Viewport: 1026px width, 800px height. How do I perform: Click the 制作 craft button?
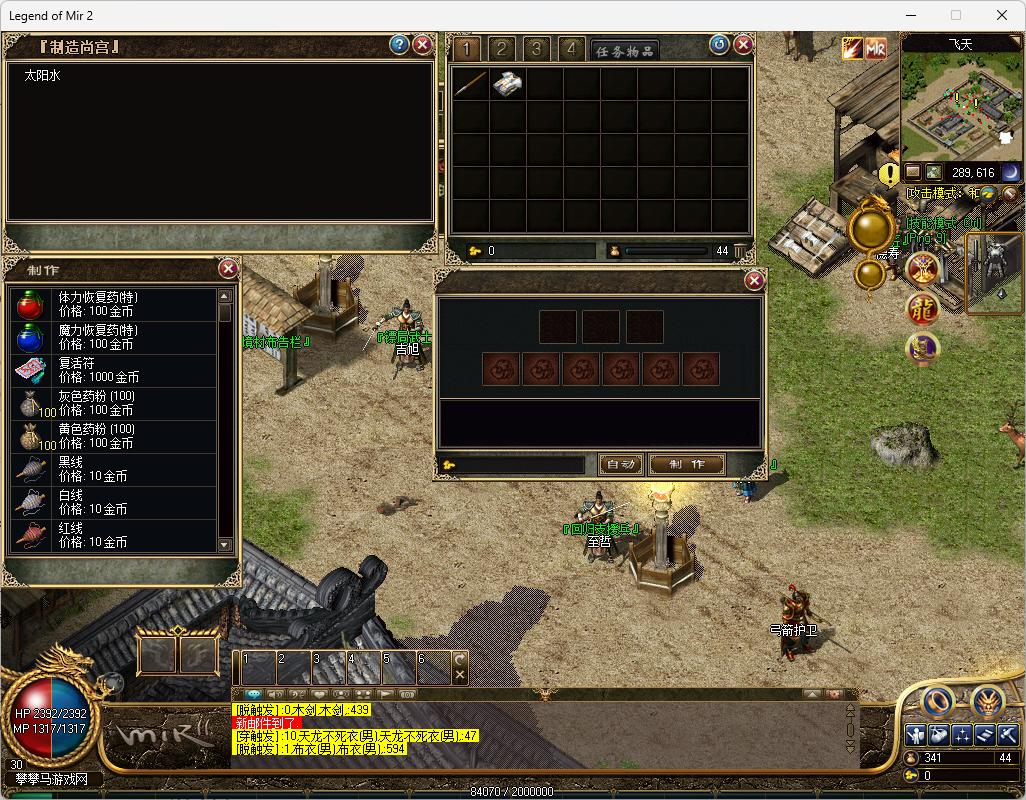coord(686,464)
